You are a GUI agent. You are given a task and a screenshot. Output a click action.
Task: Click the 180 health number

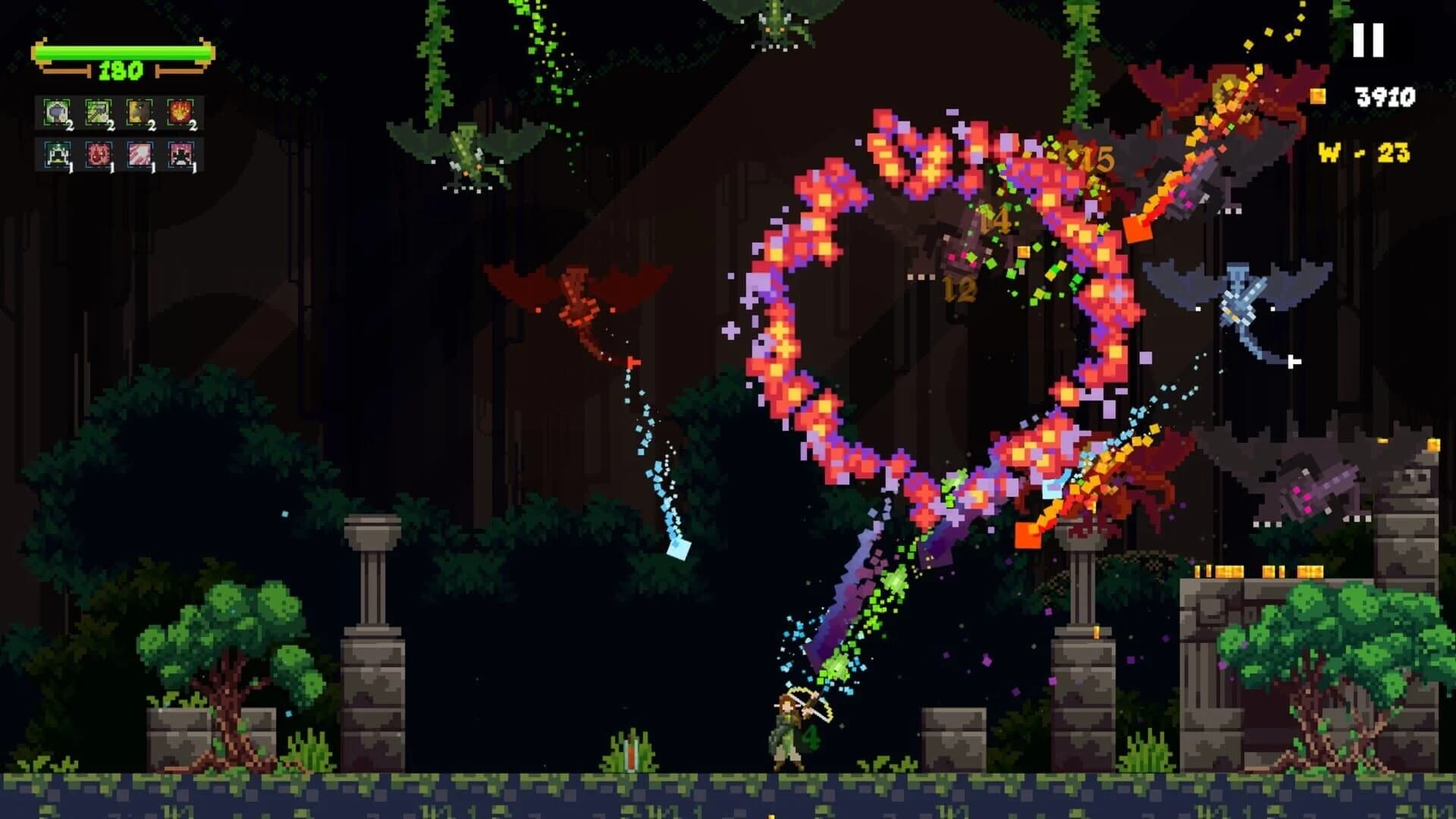[x=121, y=72]
